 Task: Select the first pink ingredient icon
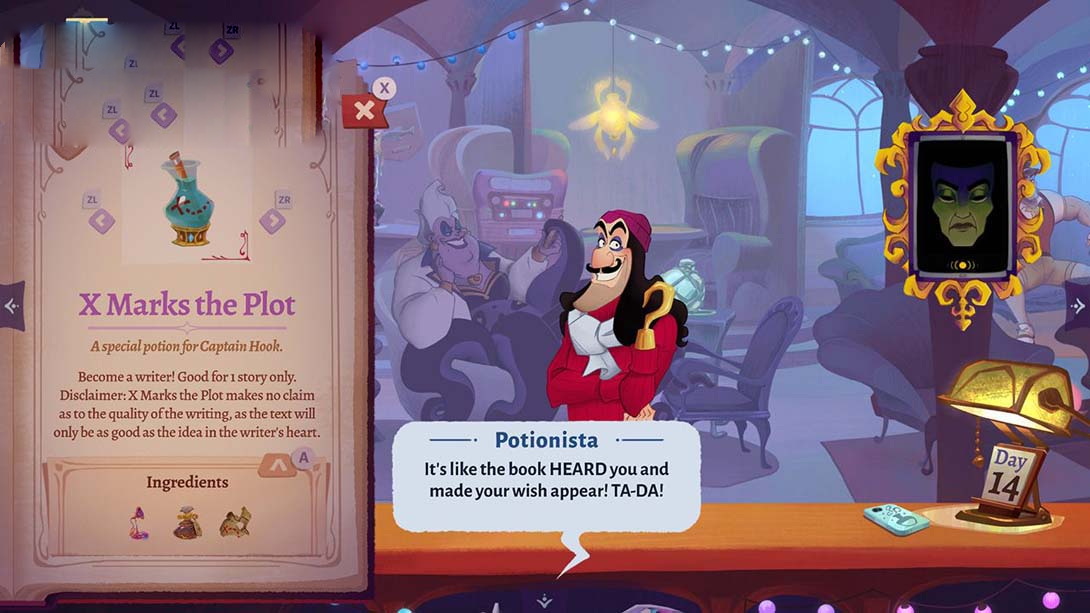(139, 522)
